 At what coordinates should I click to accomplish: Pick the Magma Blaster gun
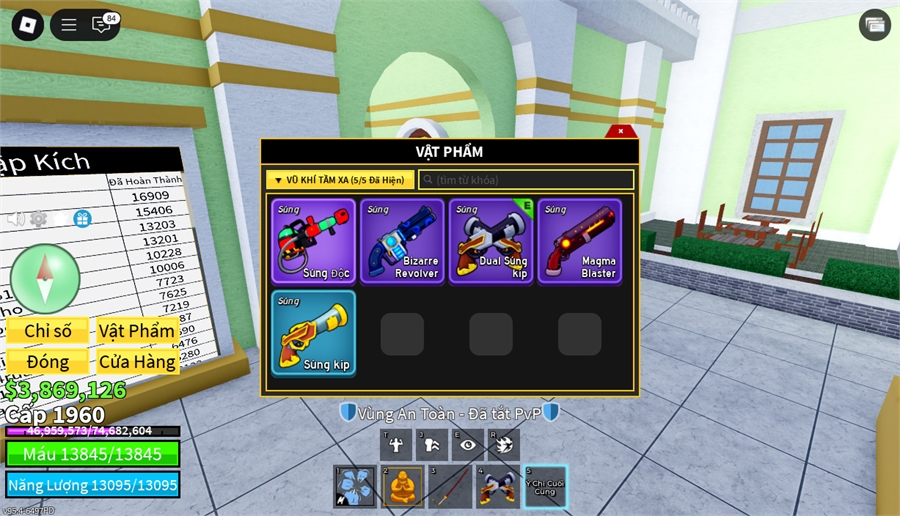pos(580,241)
